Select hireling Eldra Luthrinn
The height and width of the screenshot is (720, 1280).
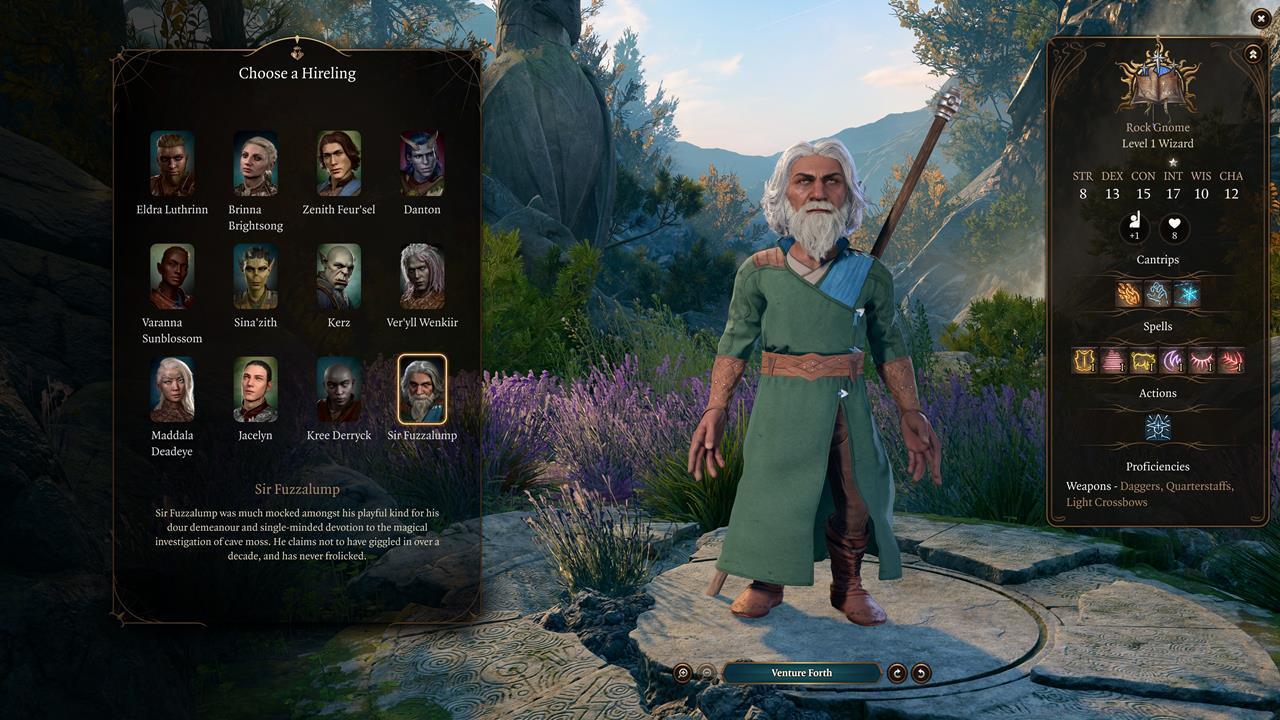[172, 163]
